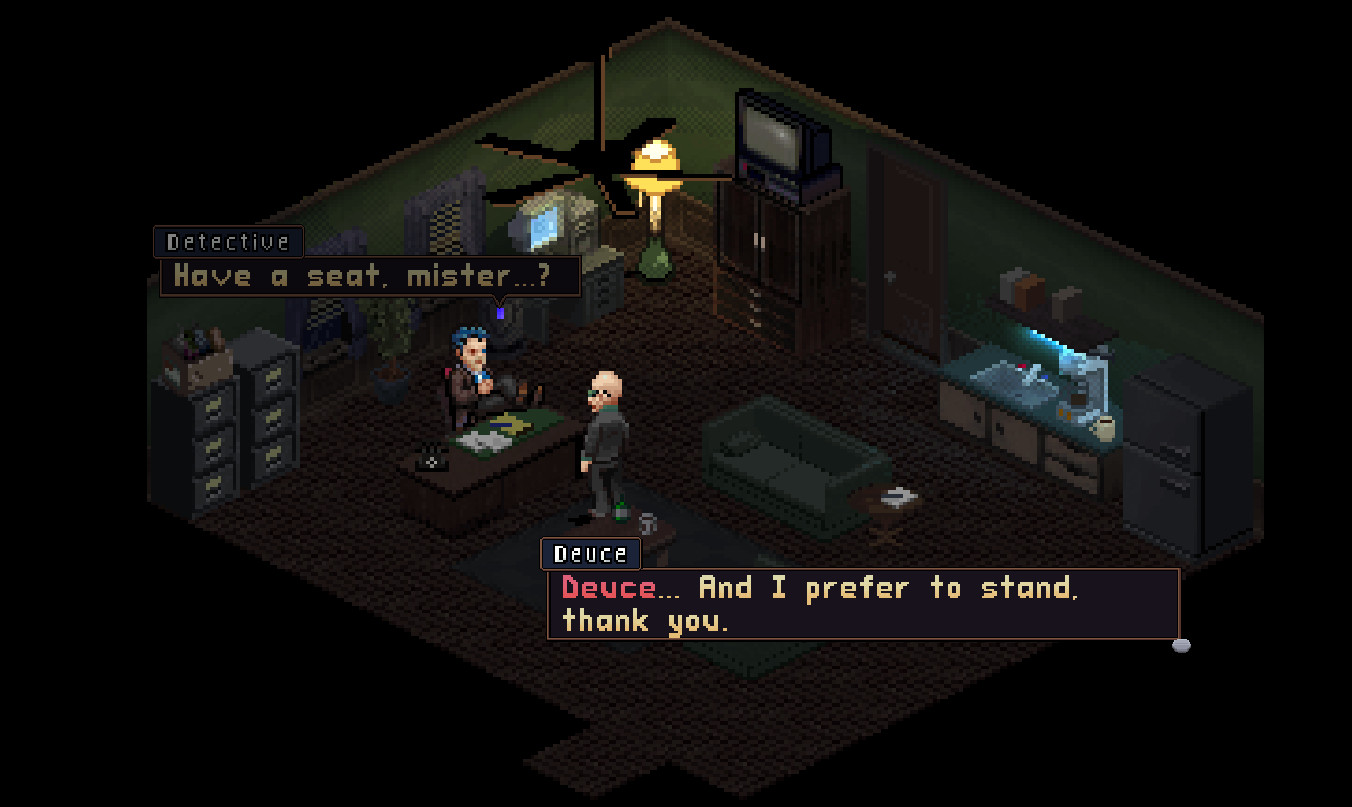Select the television on the cabinet
Viewport: 1352px width, 807px height.
[x=775, y=140]
